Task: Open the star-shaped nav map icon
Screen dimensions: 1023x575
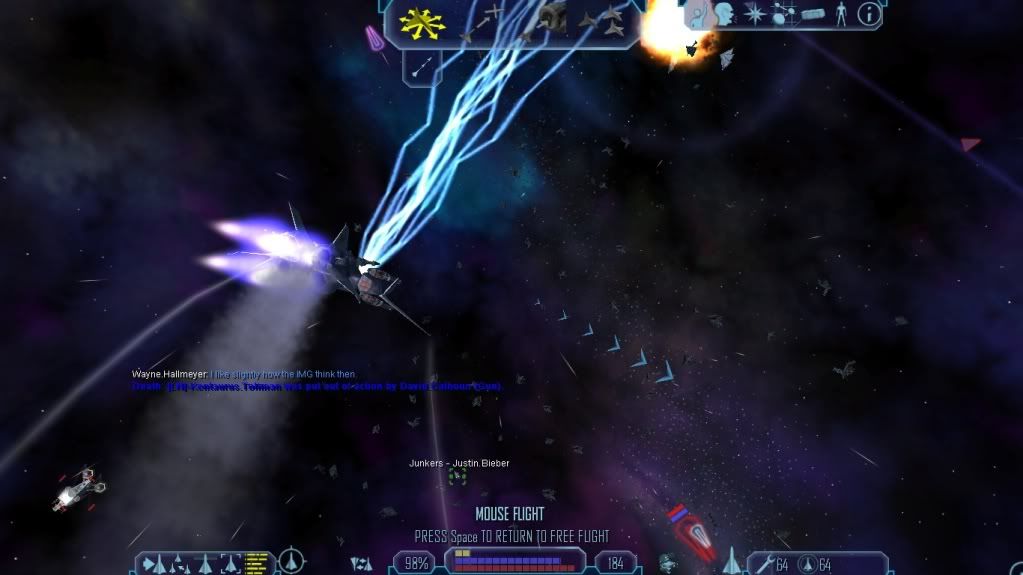Action: pyautogui.click(x=753, y=14)
